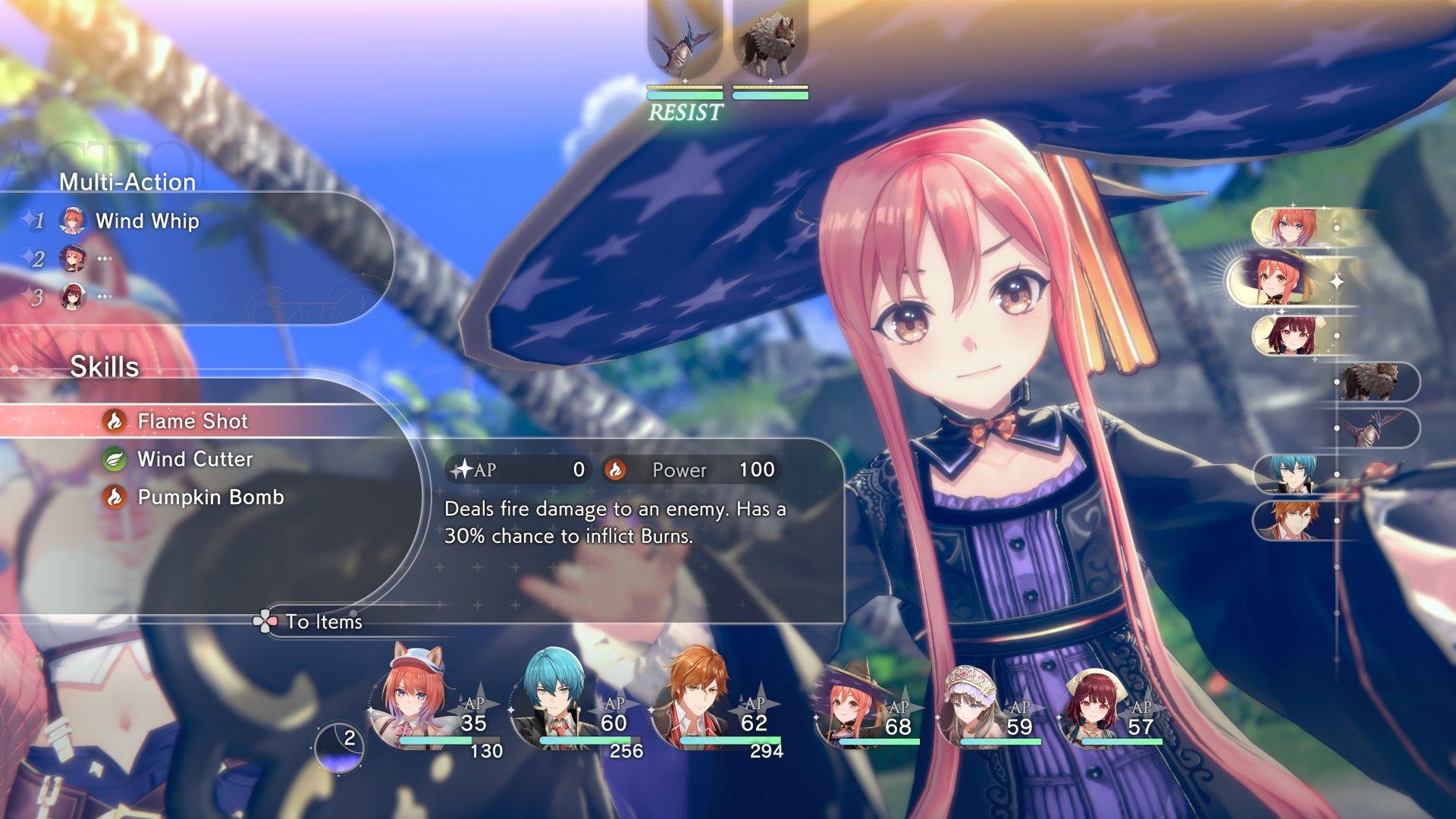Select Wind Cutter from the Skills list

[x=193, y=459]
